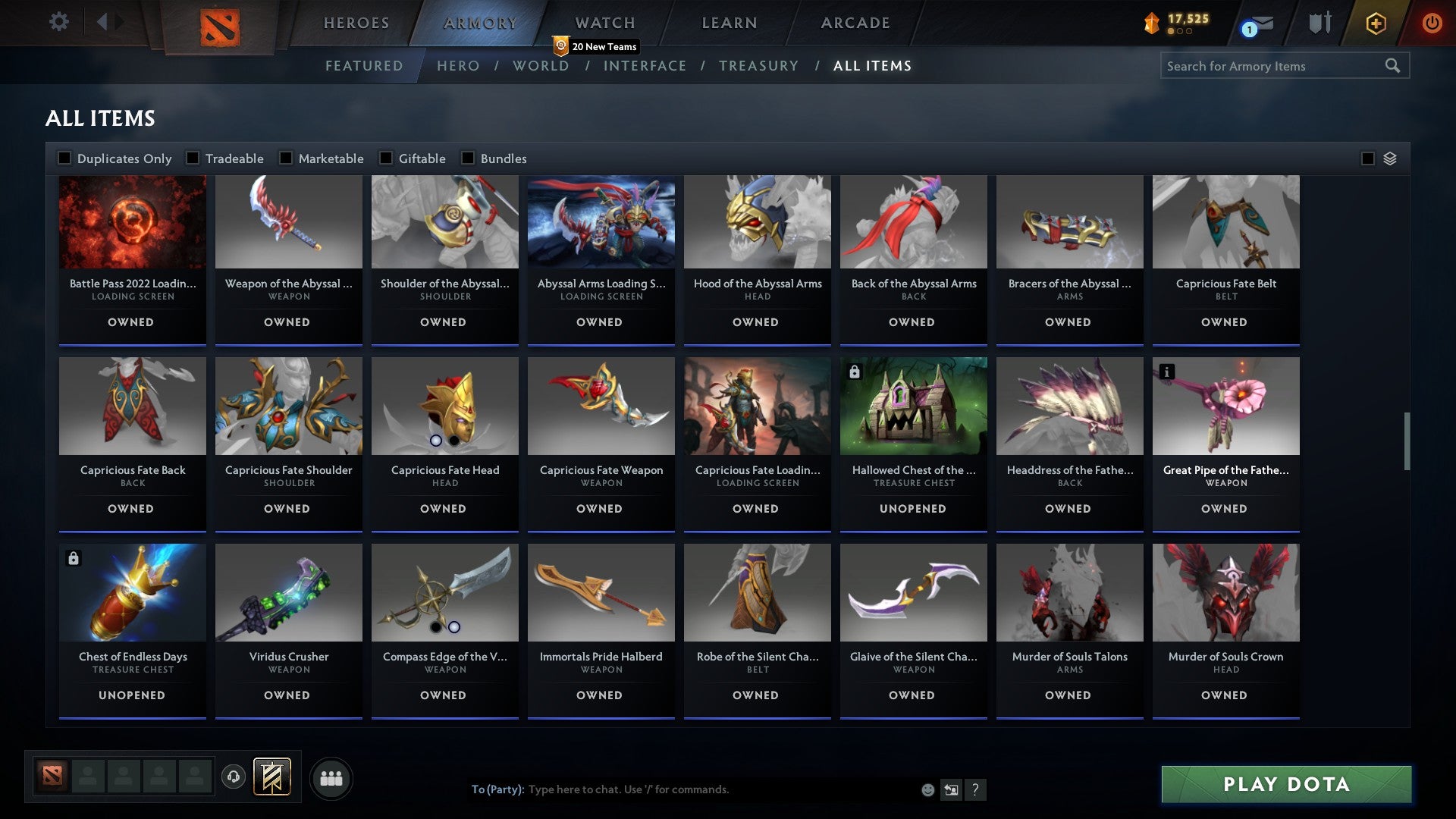Open the TREASURY sub-tab
The image size is (1456, 819).
point(758,66)
